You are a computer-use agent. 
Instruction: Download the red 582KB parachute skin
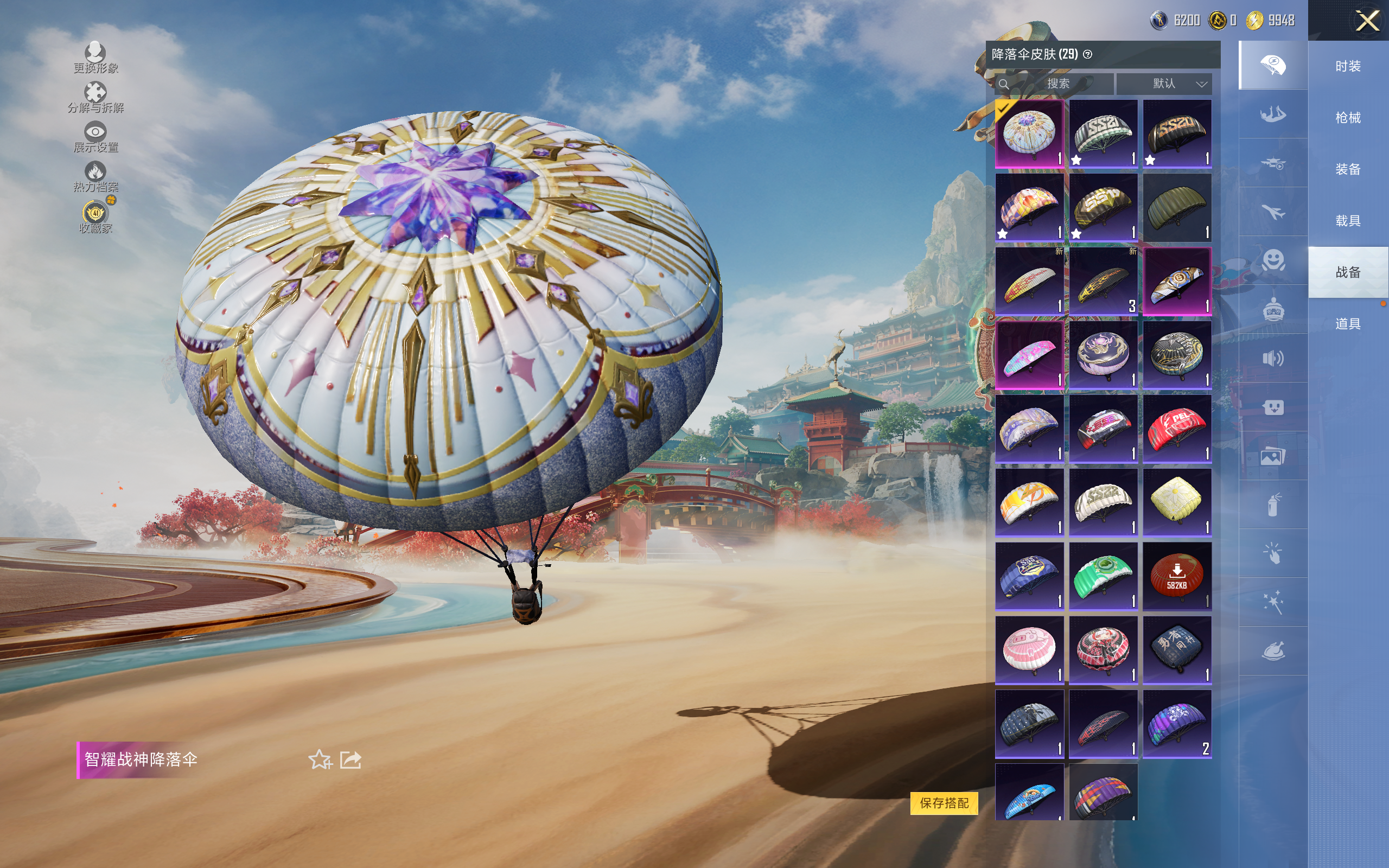pyautogui.click(x=1177, y=576)
